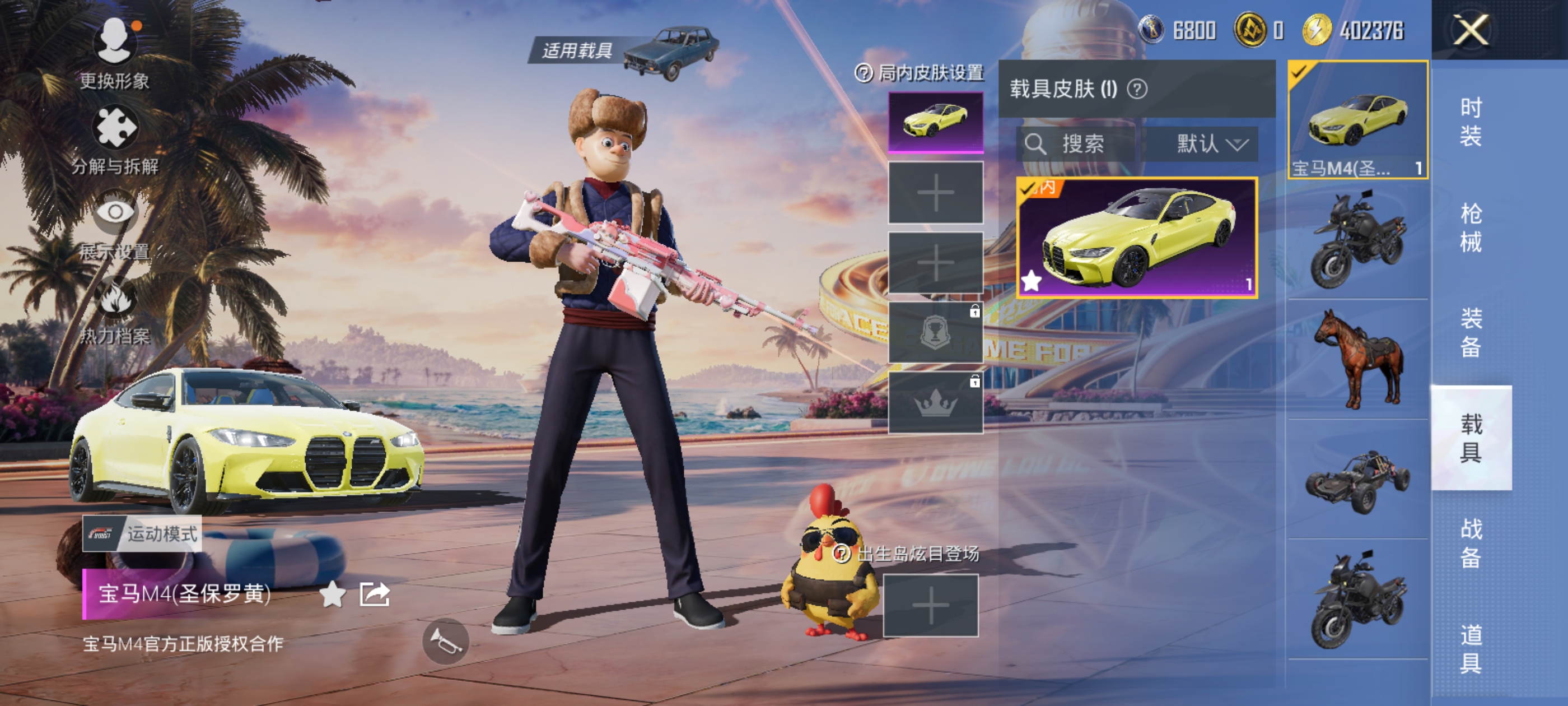Select the brown horse vehicle category
This screenshot has height=706, width=1568.
pyautogui.click(x=1358, y=359)
